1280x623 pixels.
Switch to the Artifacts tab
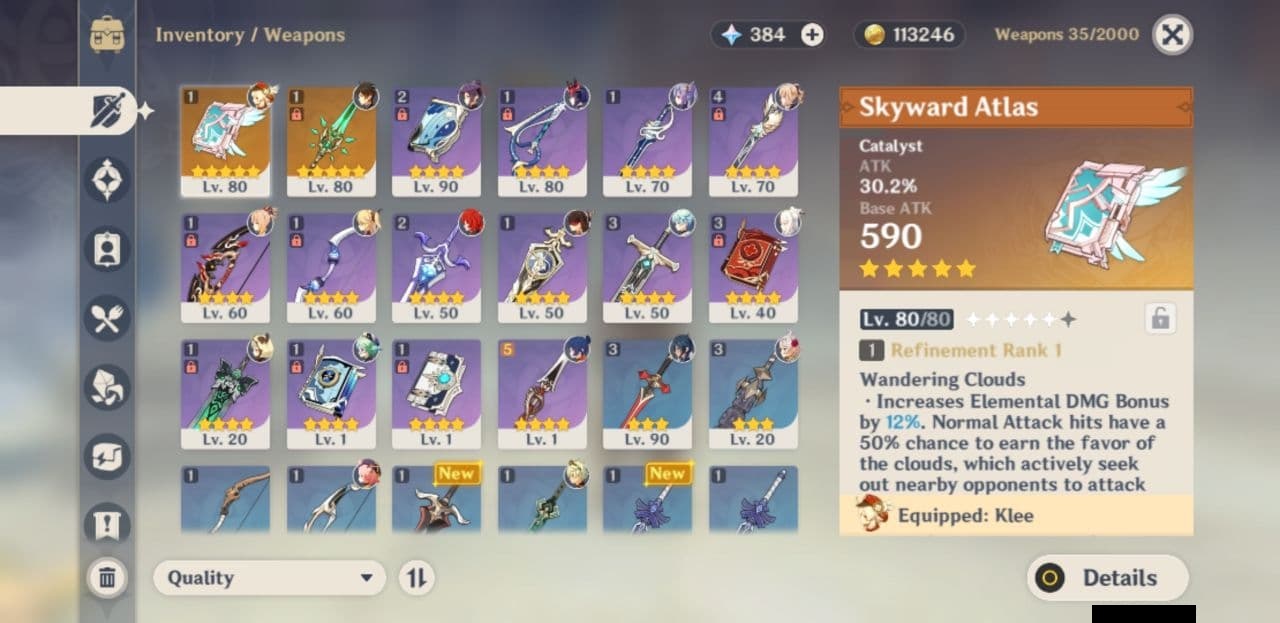click(x=107, y=180)
